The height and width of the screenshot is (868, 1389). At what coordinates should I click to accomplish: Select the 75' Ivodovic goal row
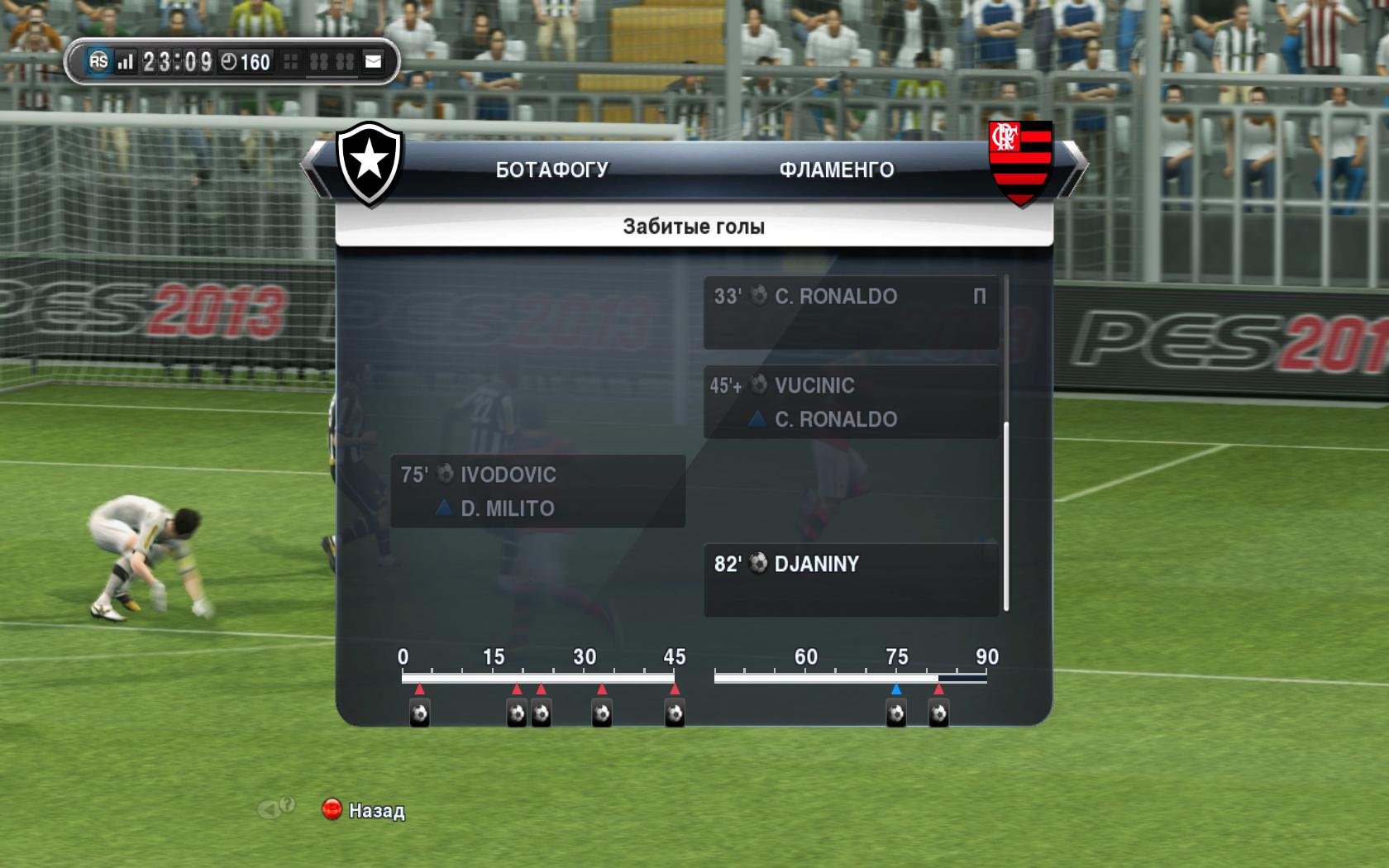[537, 491]
